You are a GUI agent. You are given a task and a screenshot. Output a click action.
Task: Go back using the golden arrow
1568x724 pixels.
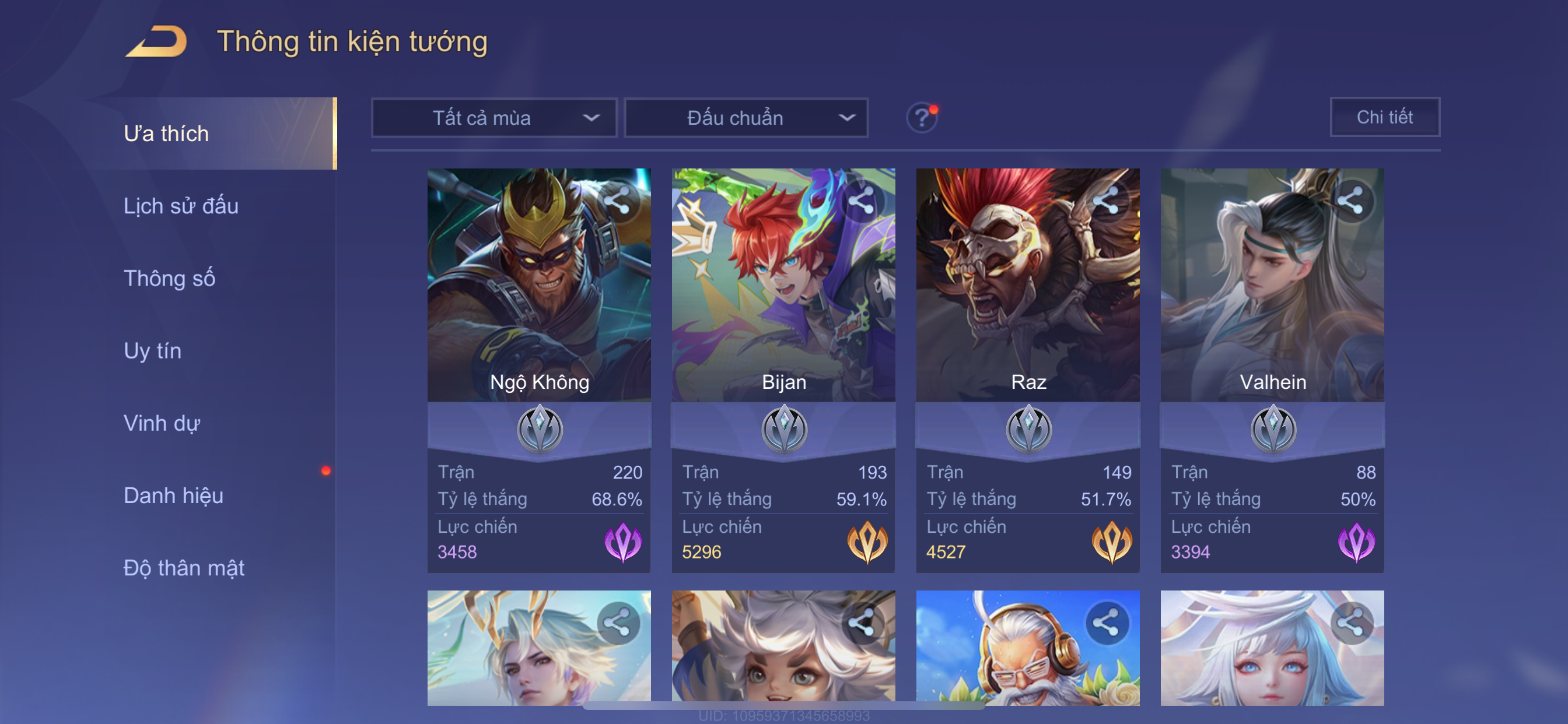coord(156,42)
